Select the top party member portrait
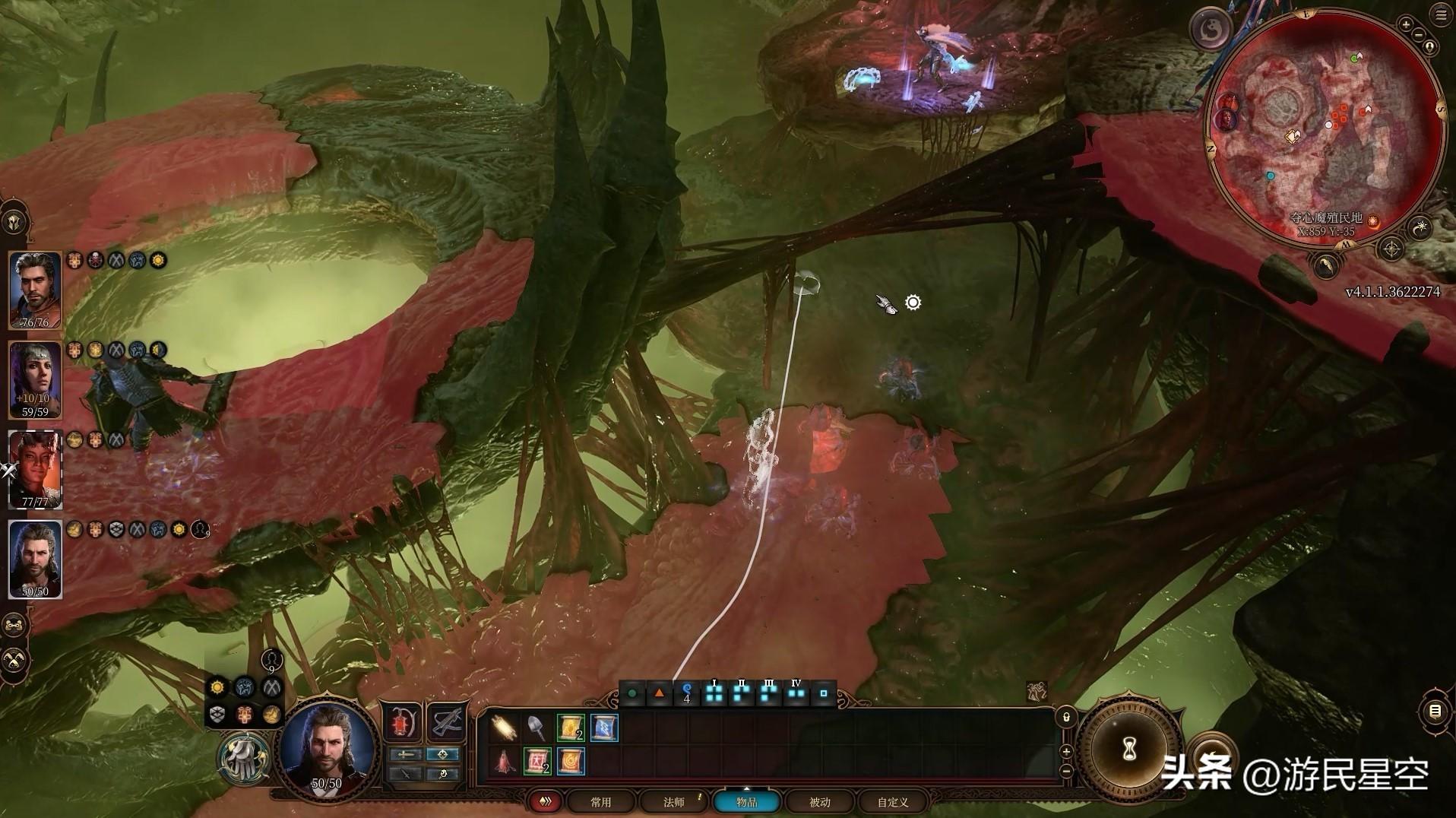The width and height of the screenshot is (1456, 818). [x=35, y=290]
